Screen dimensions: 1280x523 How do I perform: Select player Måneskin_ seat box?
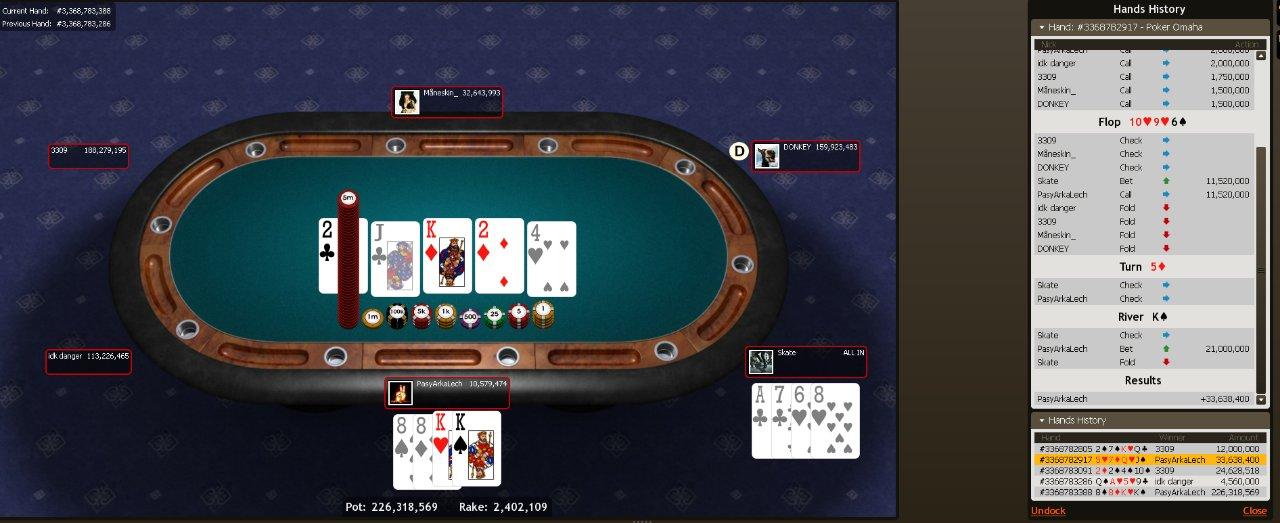[446, 101]
